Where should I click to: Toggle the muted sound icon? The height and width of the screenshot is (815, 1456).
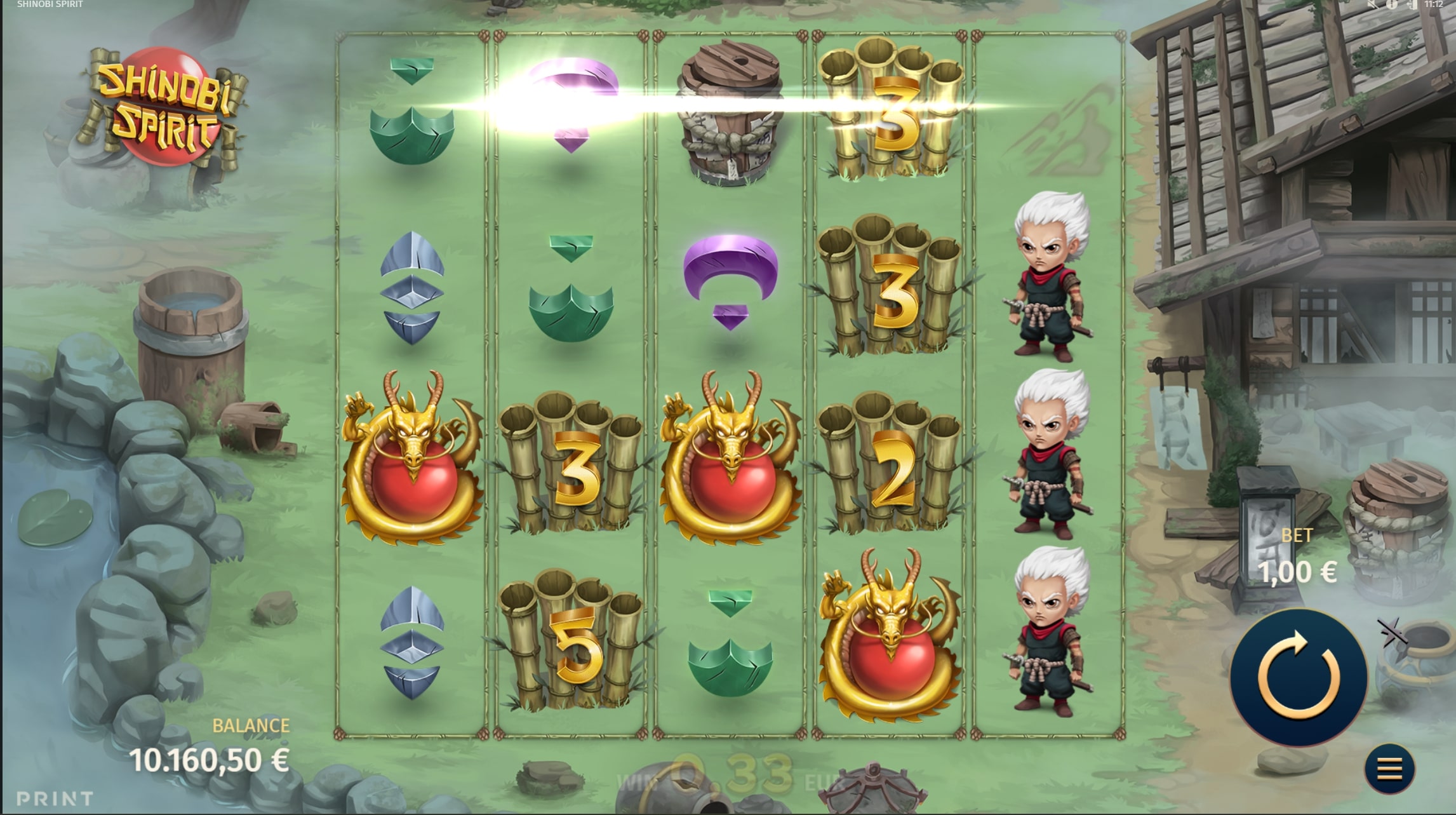[x=1372, y=4]
